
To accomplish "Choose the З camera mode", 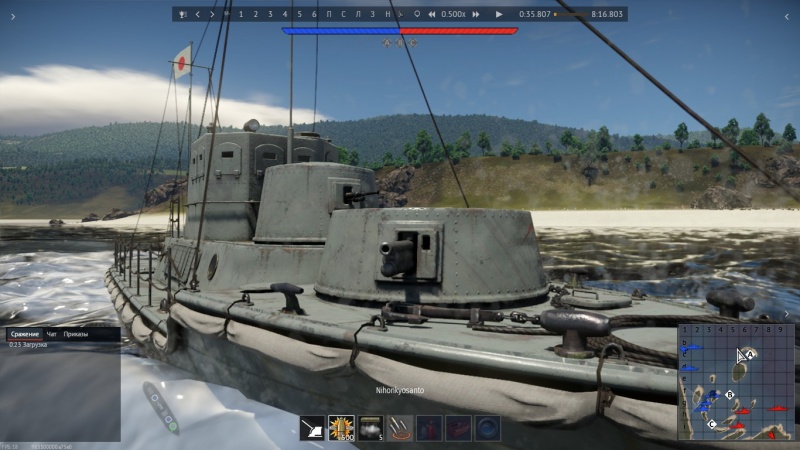I will coord(373,15).
